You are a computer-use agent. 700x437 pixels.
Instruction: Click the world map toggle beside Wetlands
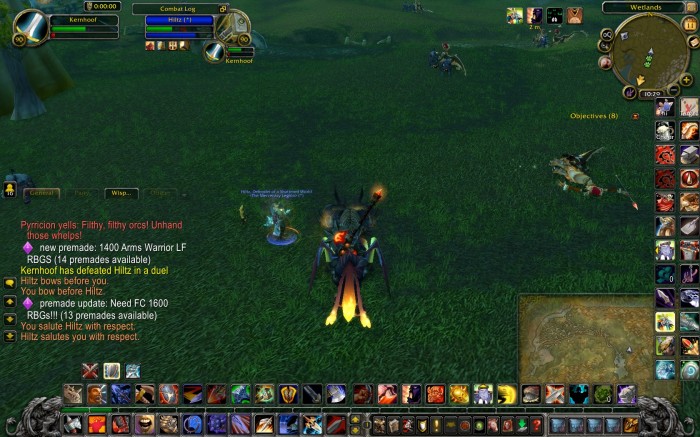click(690, 7)
